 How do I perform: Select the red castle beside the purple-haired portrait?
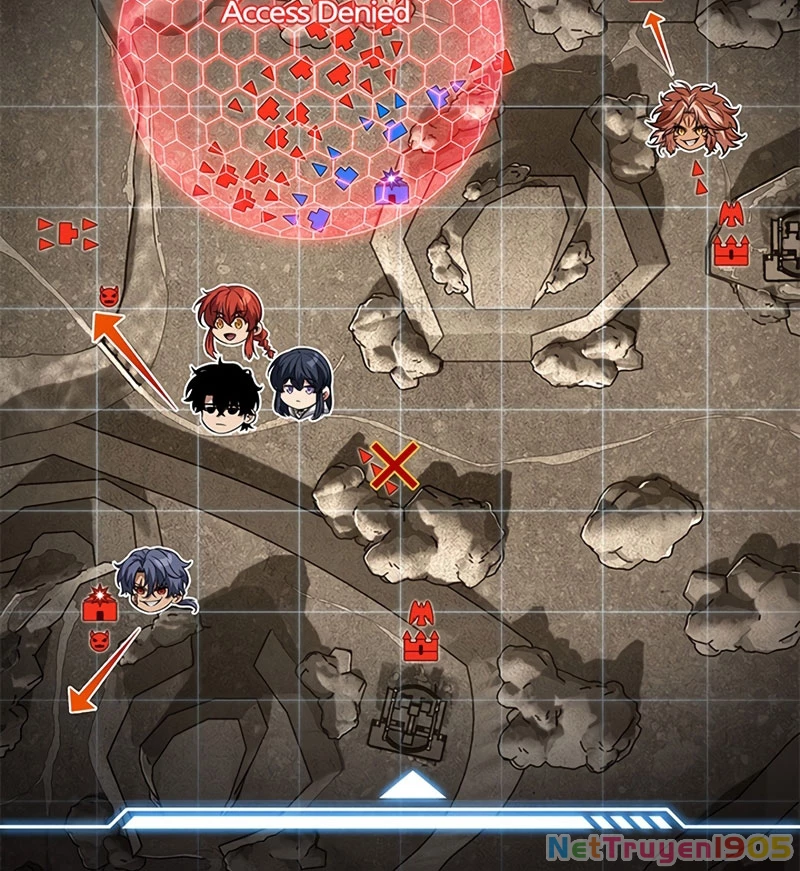pyautogui.click(x=101, y=602)
